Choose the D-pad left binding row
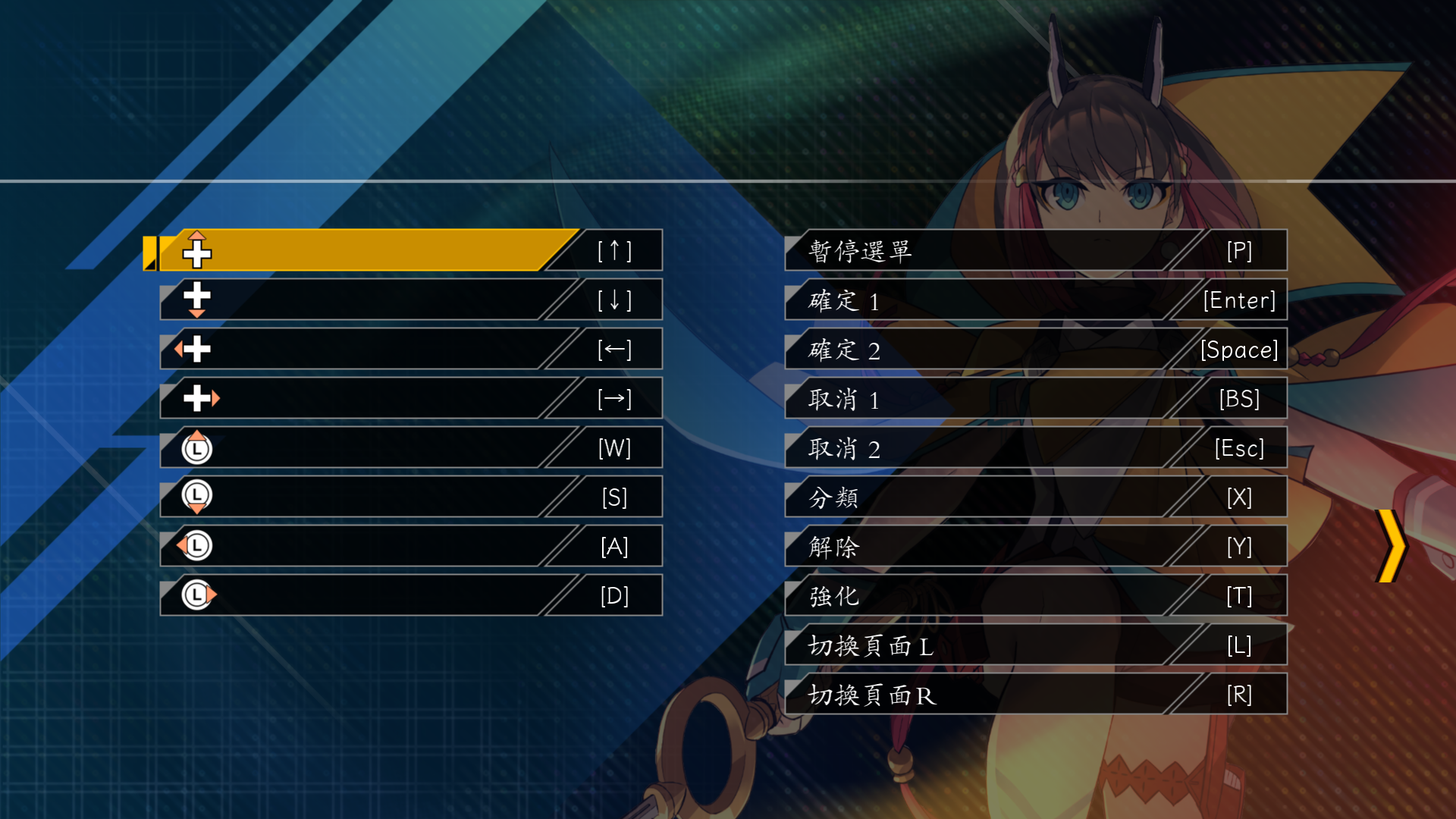Image resolution: width=1456 pixels, height=819 pixels. point(409,349)
